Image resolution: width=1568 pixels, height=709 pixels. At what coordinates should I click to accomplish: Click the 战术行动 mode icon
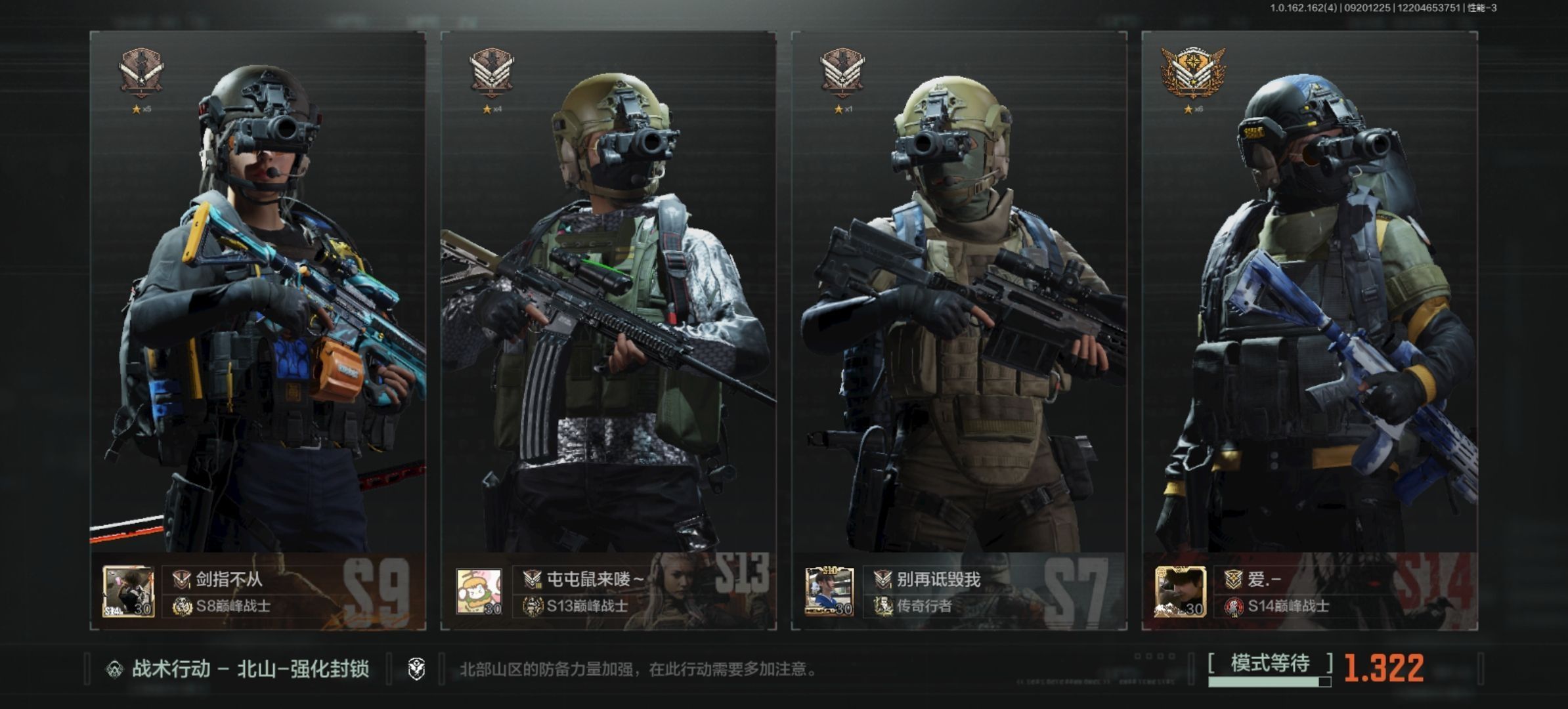click(x=115, y=670)
